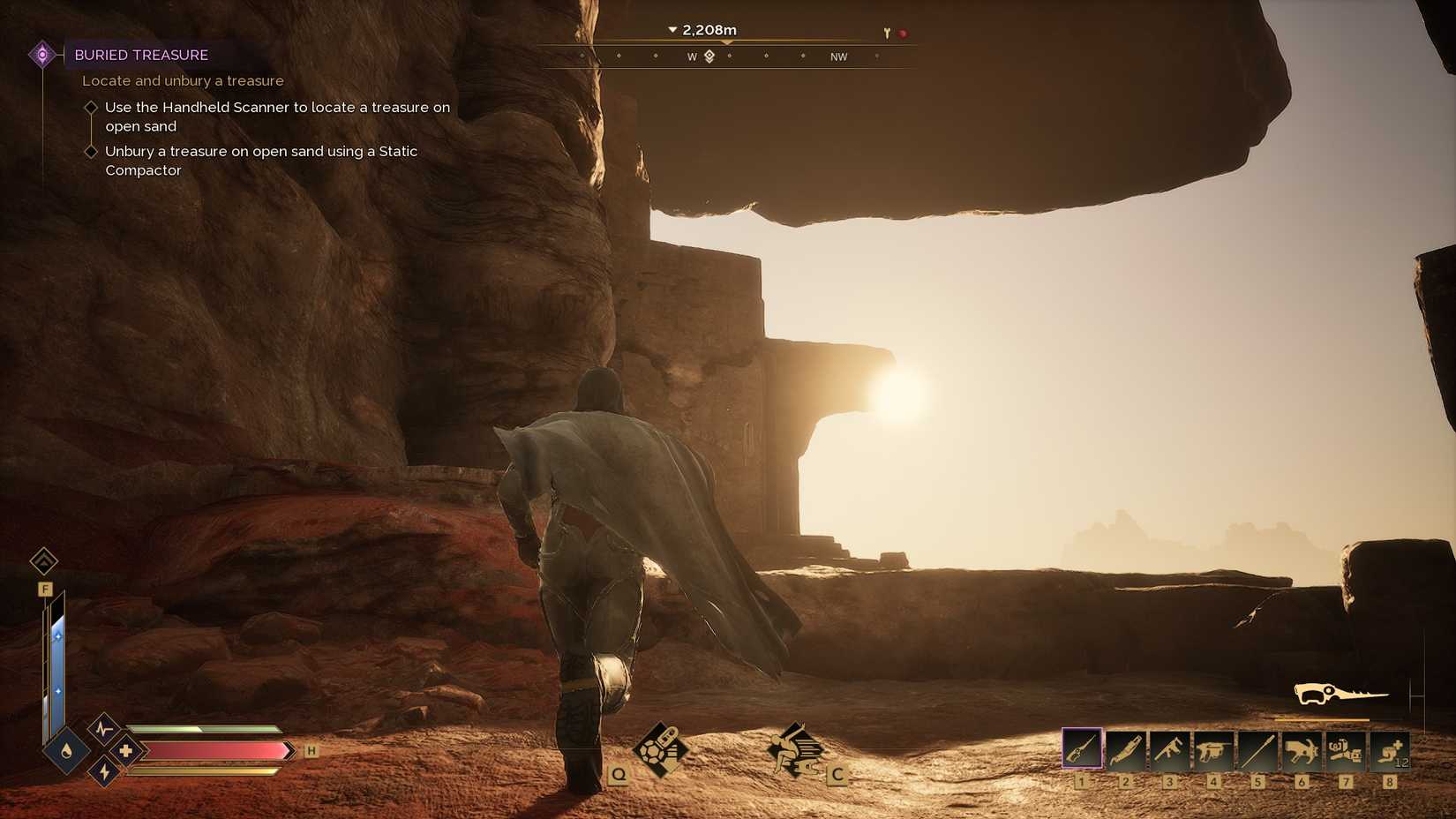The width and height of the screenshot is (1456, 819).
Task: Click the upward chevron sprint indicator icon
Action: point(42,561)
